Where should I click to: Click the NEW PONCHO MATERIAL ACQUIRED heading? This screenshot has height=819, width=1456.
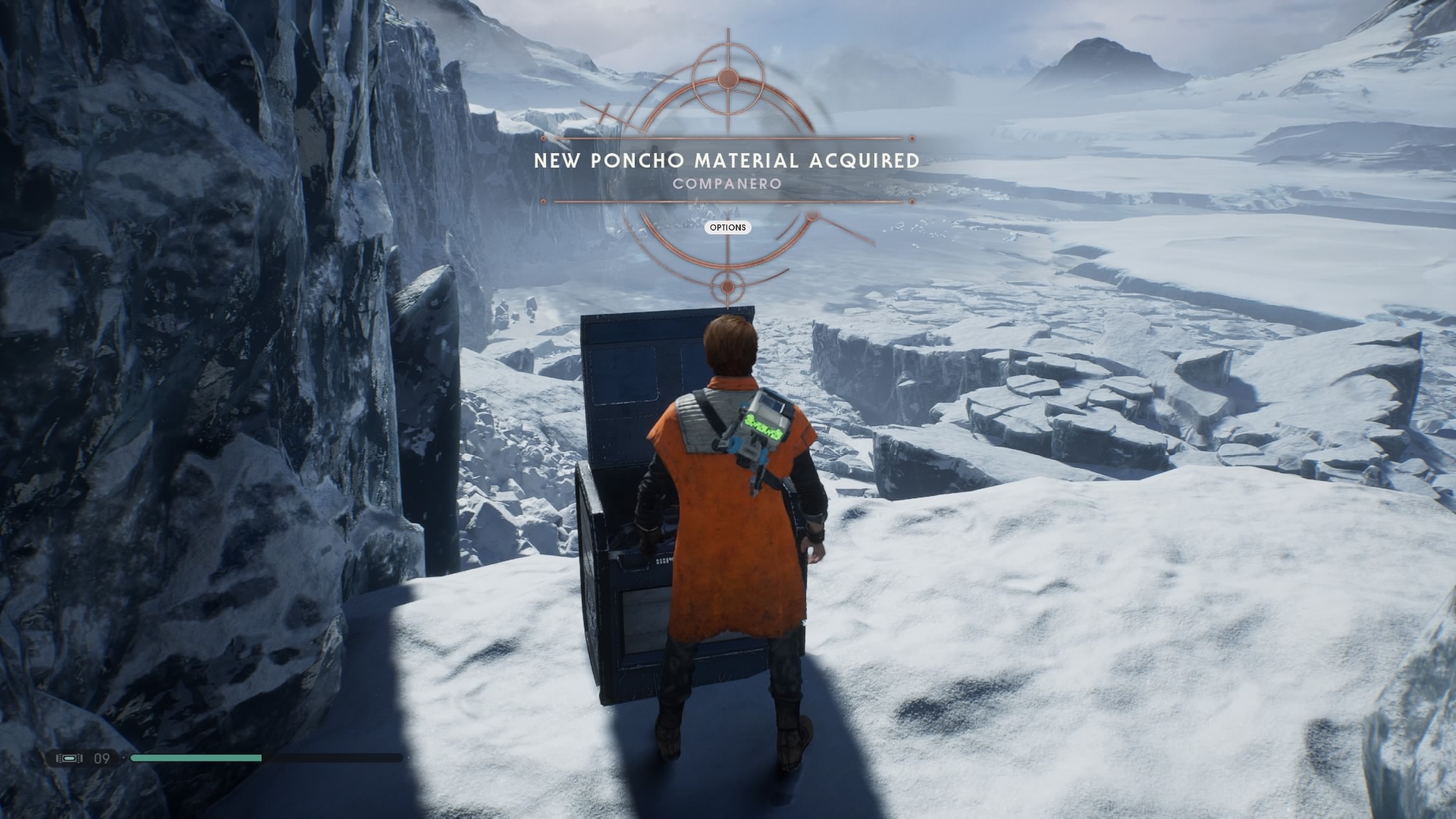point(726,162)
